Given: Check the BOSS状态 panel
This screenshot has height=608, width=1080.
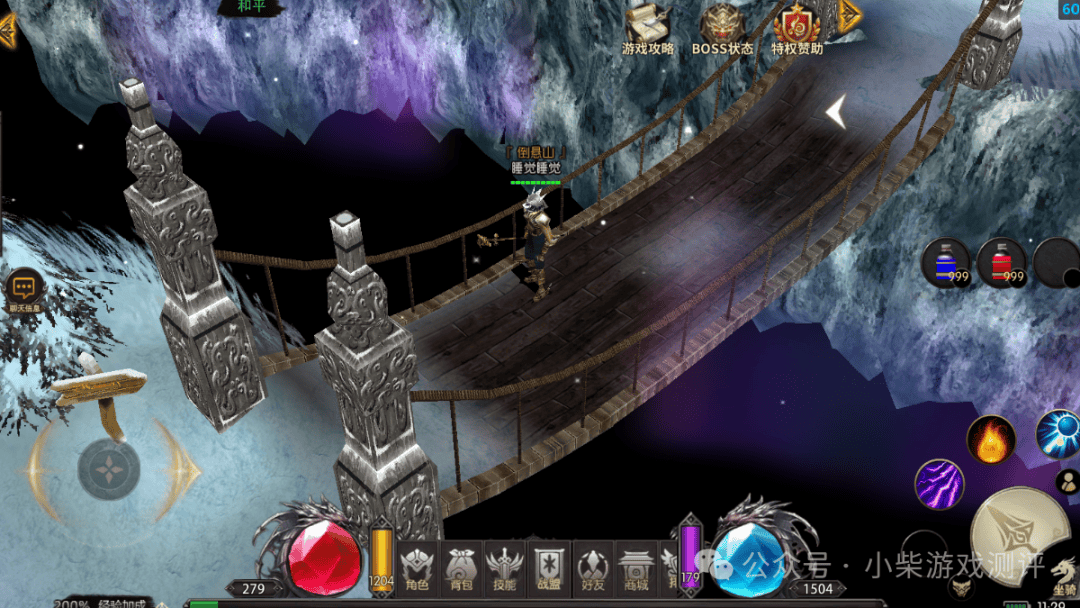Looking at the screenshot, I should click(722, 28).
